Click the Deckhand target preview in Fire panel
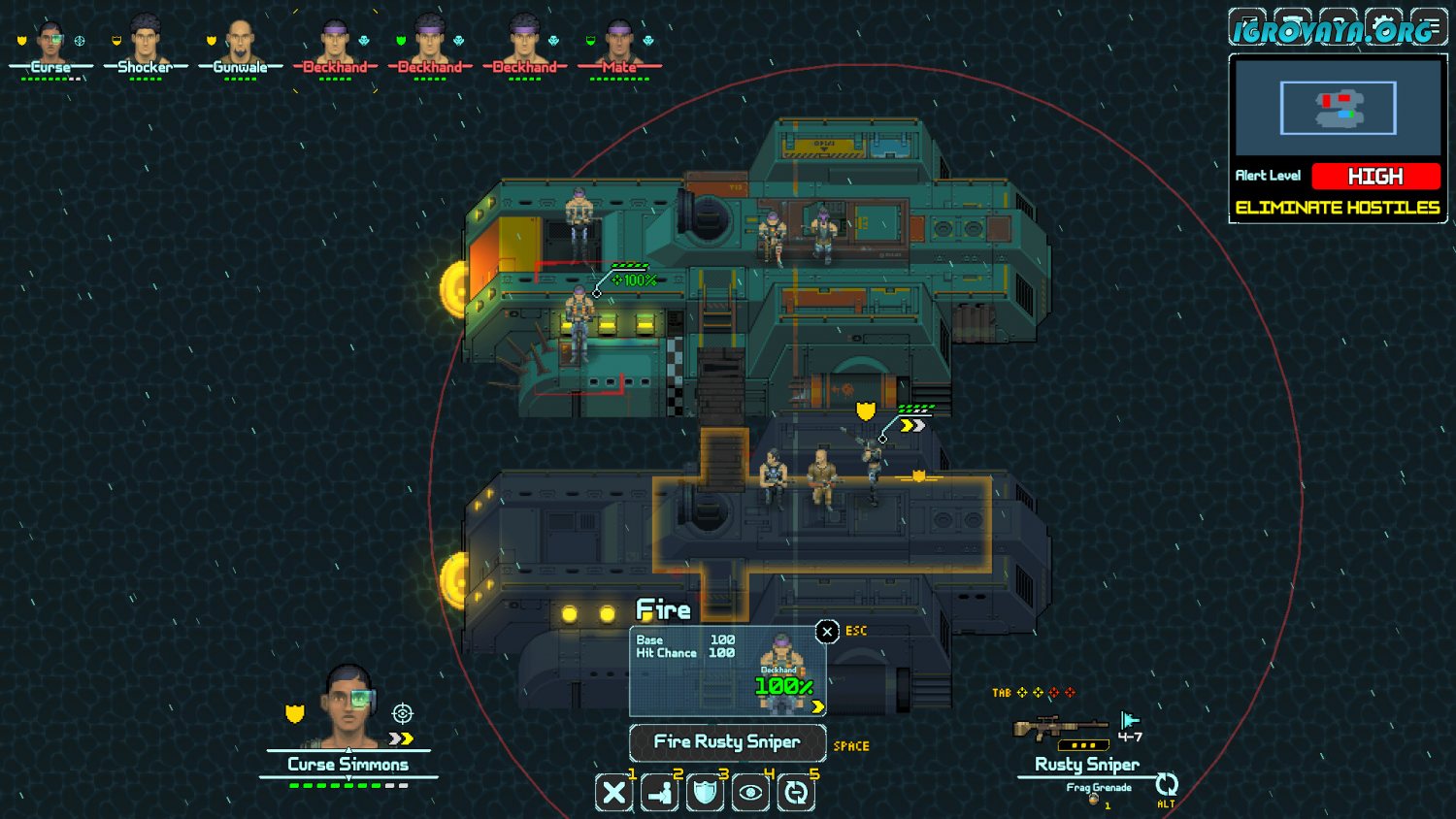 coord(782,672)
